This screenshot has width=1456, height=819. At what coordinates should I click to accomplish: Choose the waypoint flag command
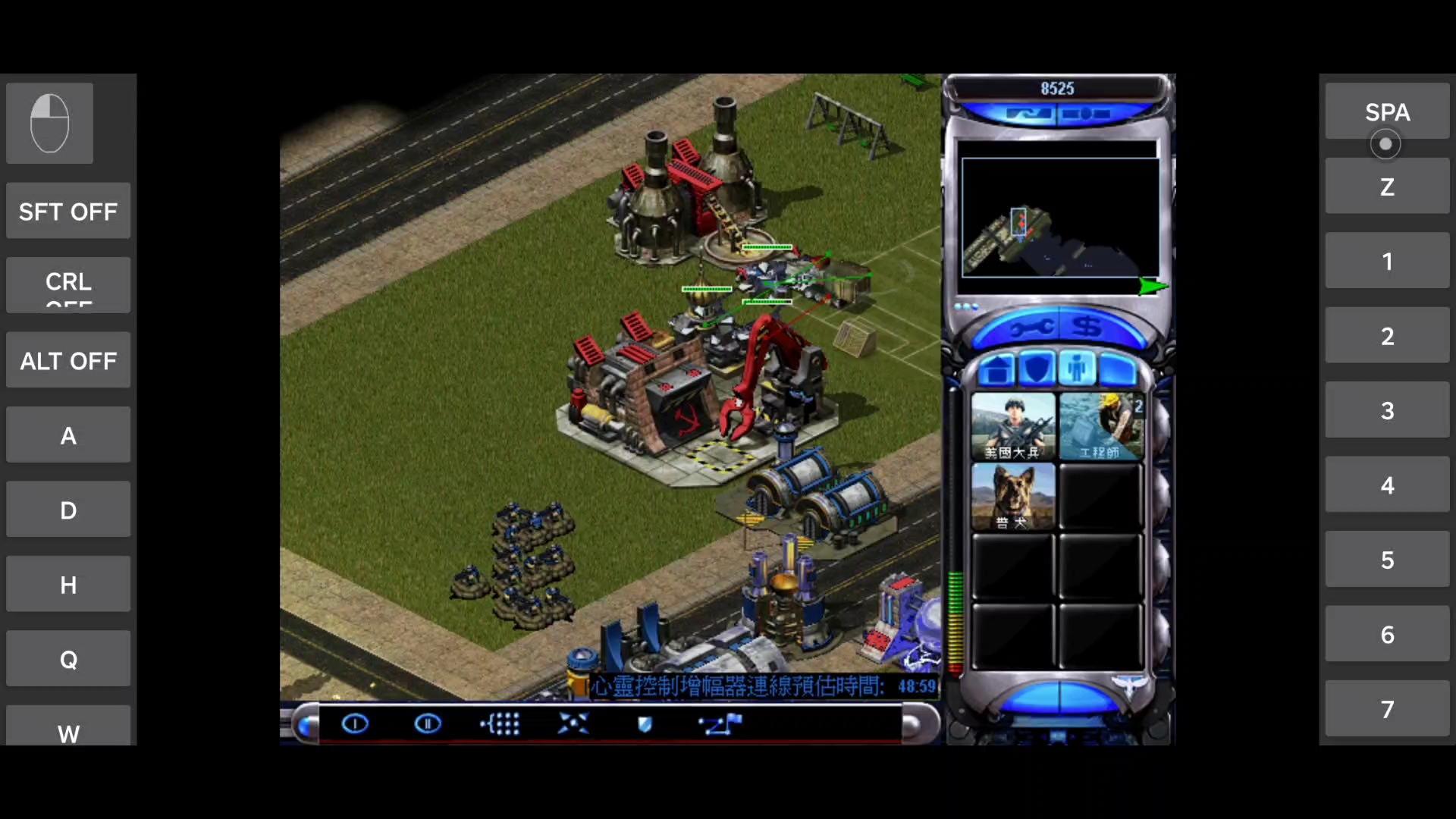[x=720, y=724]
